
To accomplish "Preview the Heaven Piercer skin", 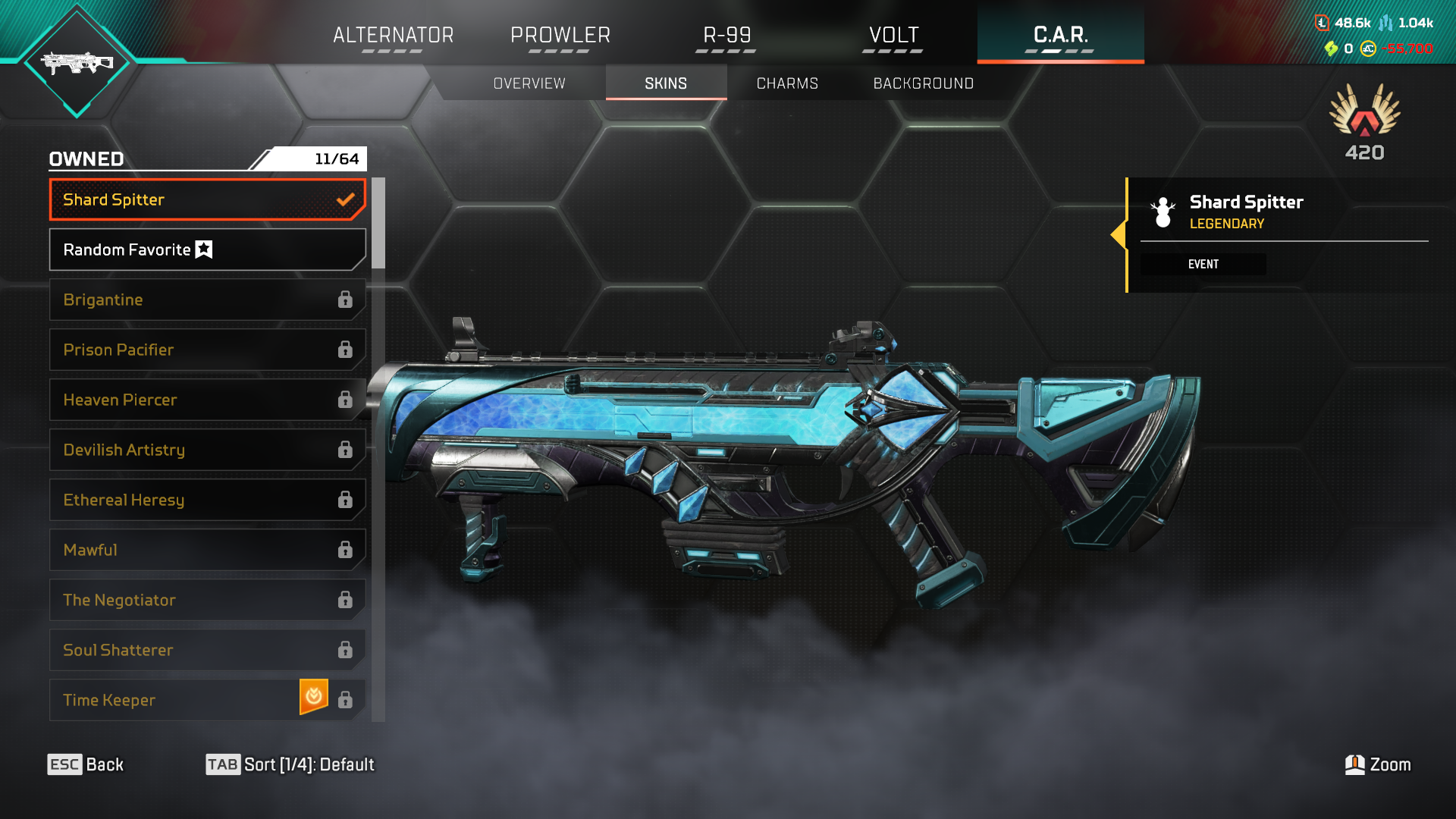I will pos(207,400).
